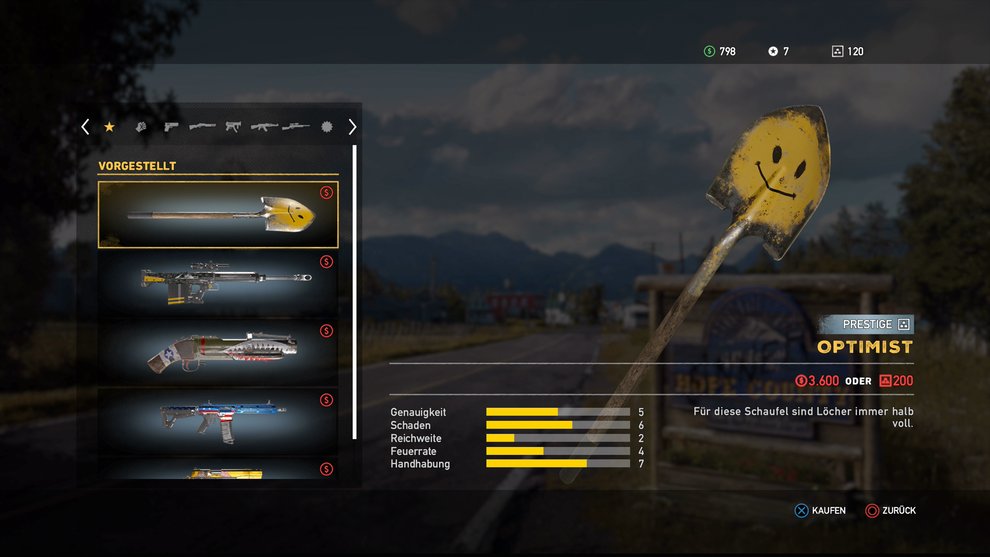Select the stars-and-stripes submachine gun listing
The width and height of the screenshot is (990, 557).
coord(218,421)
